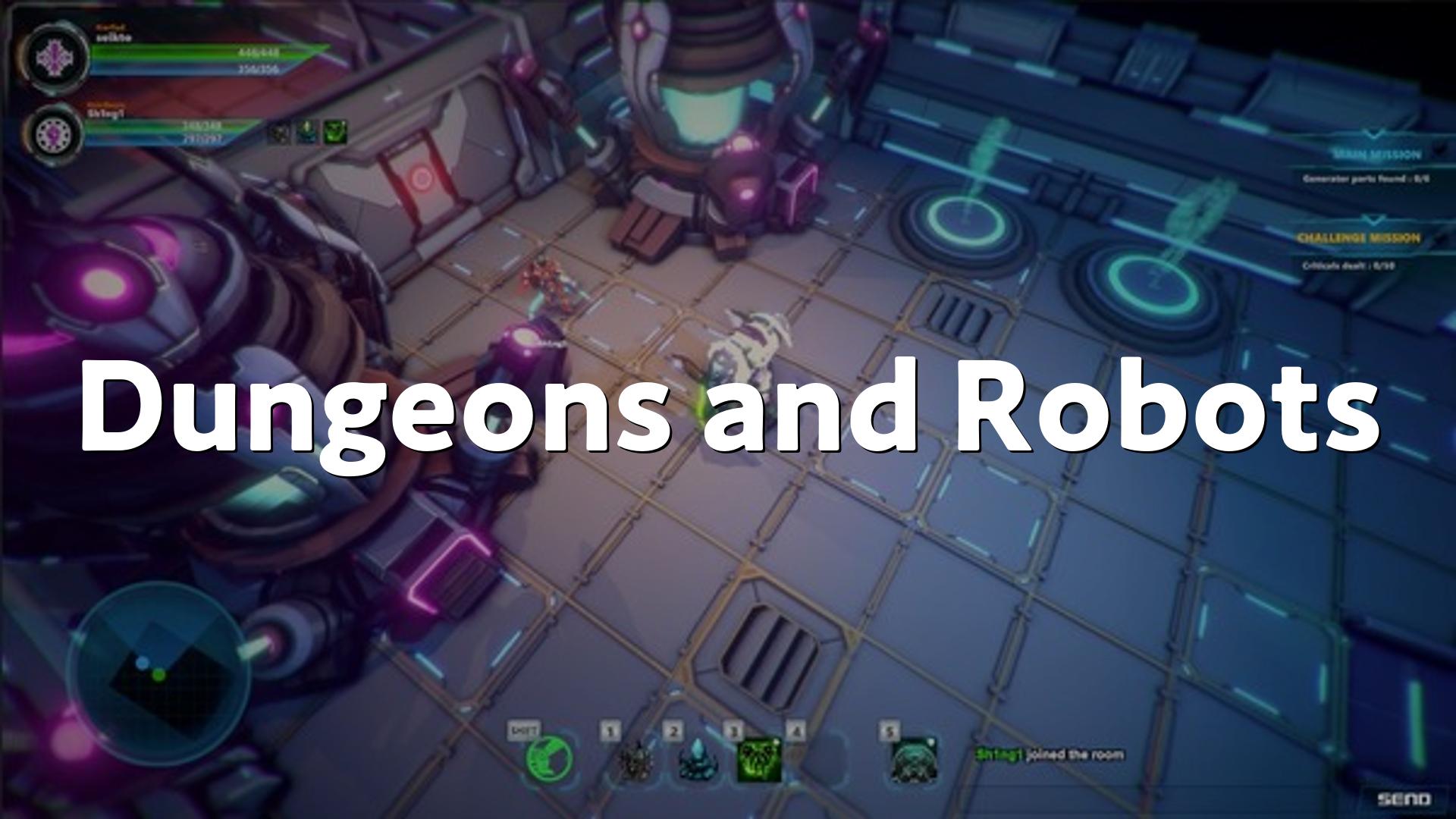Inspect the teammate's bright green buff icon
This screenshot has height=819, width=1456.
335,132
